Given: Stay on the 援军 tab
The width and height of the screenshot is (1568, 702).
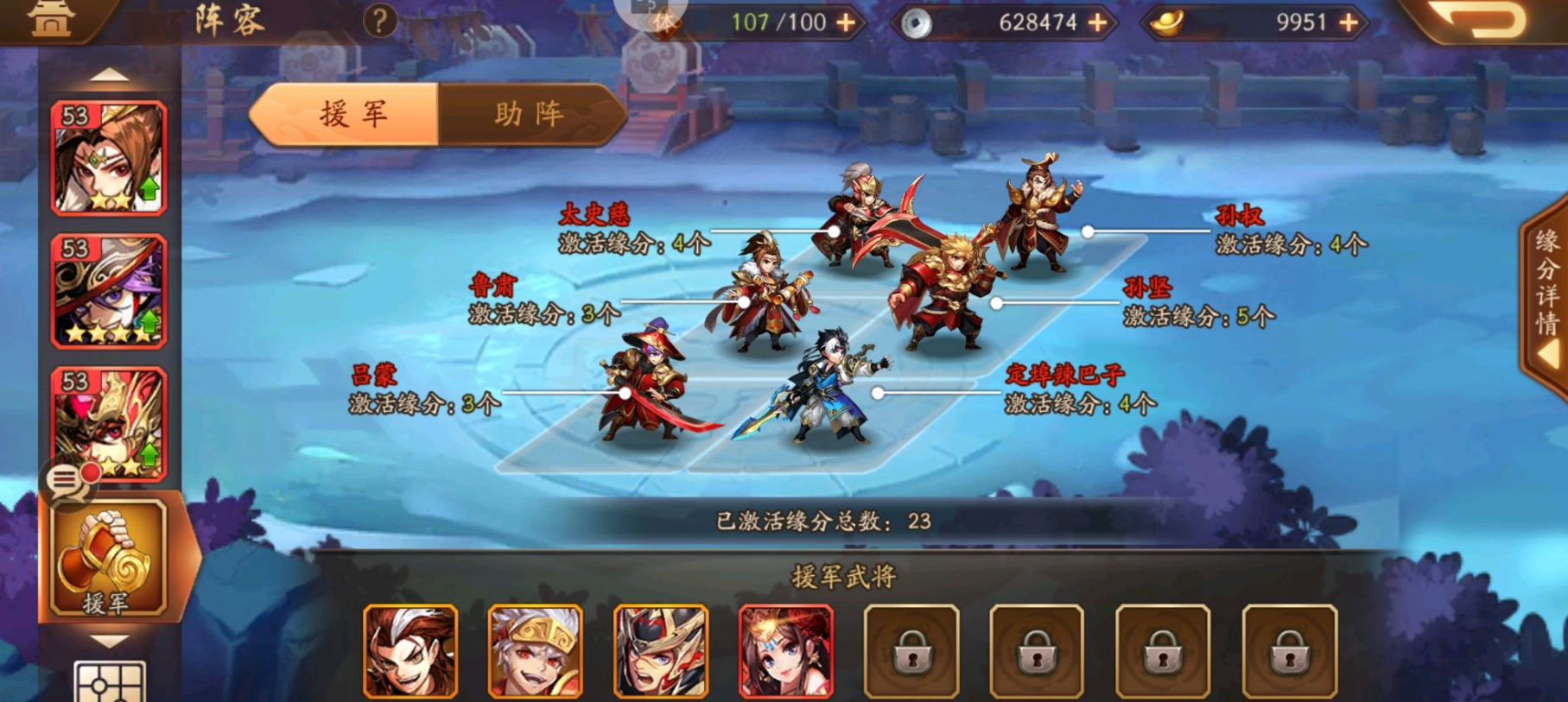Looking at the screenshot, I should (x=353, y=113).
